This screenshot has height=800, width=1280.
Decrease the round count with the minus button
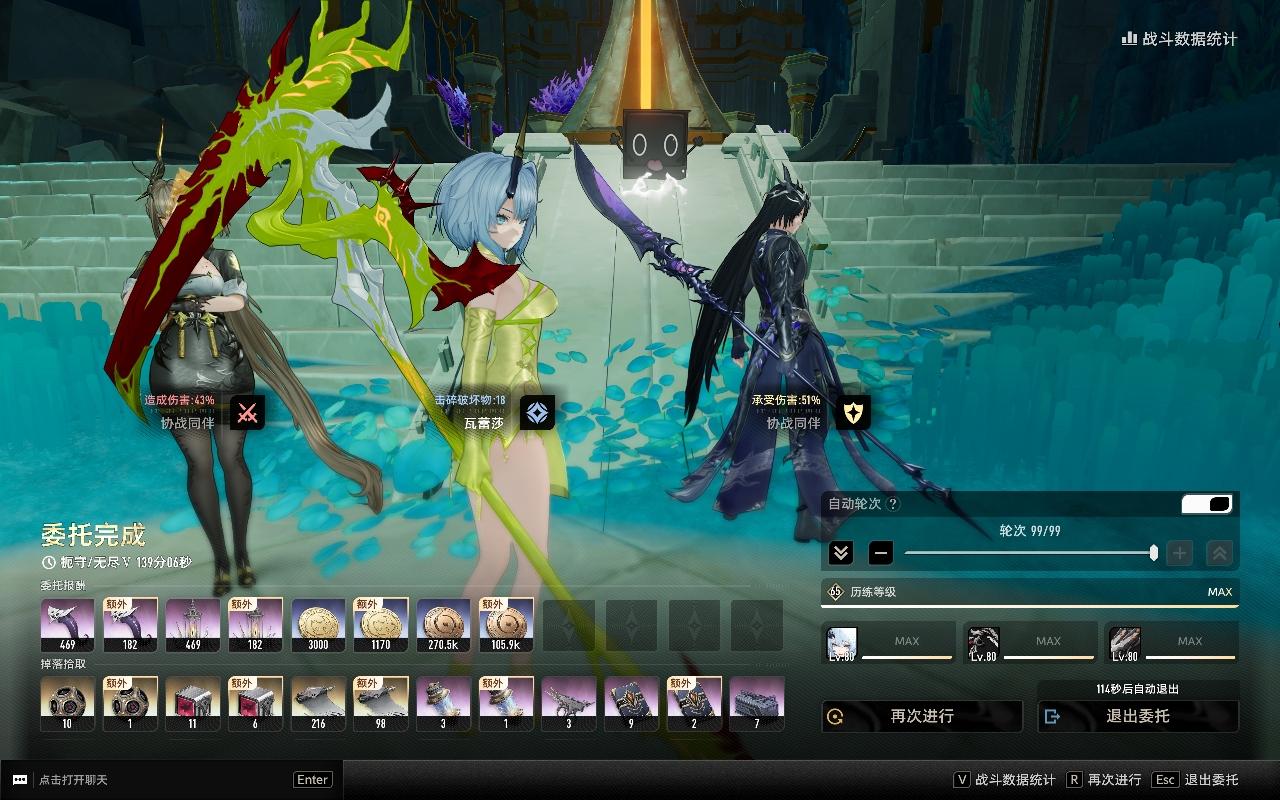[x=880, y=553]
